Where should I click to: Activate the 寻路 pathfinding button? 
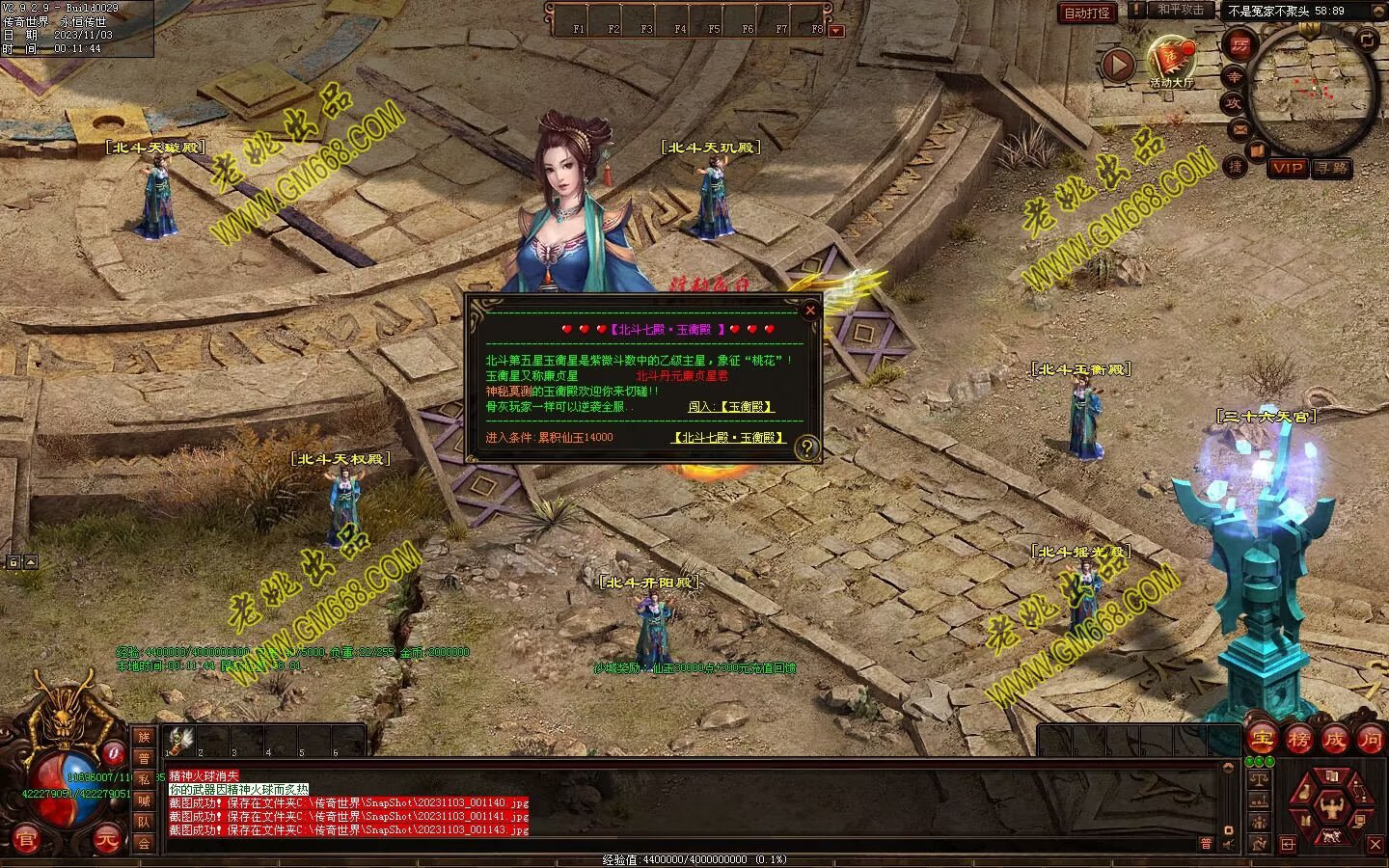point(1332,168)
